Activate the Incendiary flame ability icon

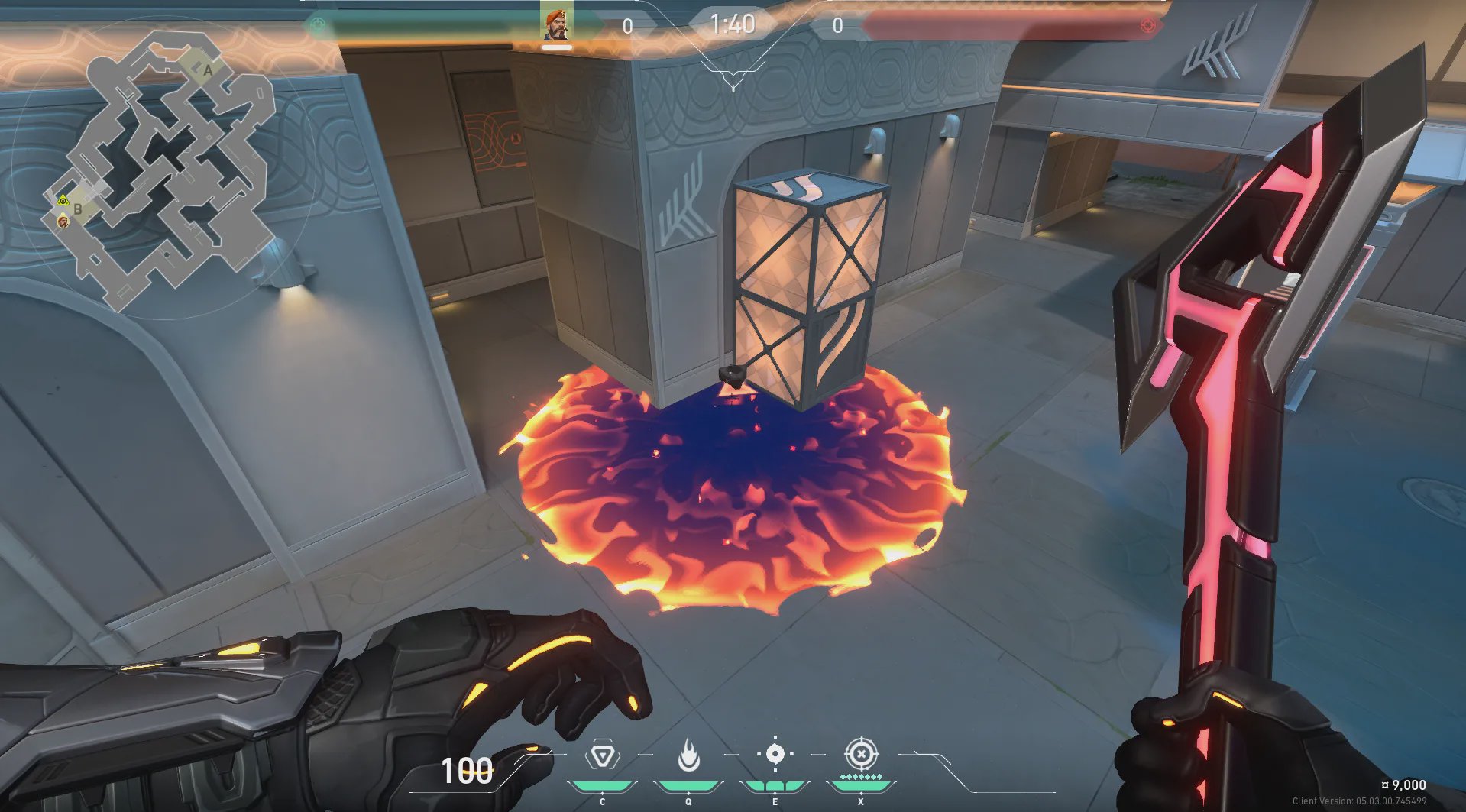(688, 755)
